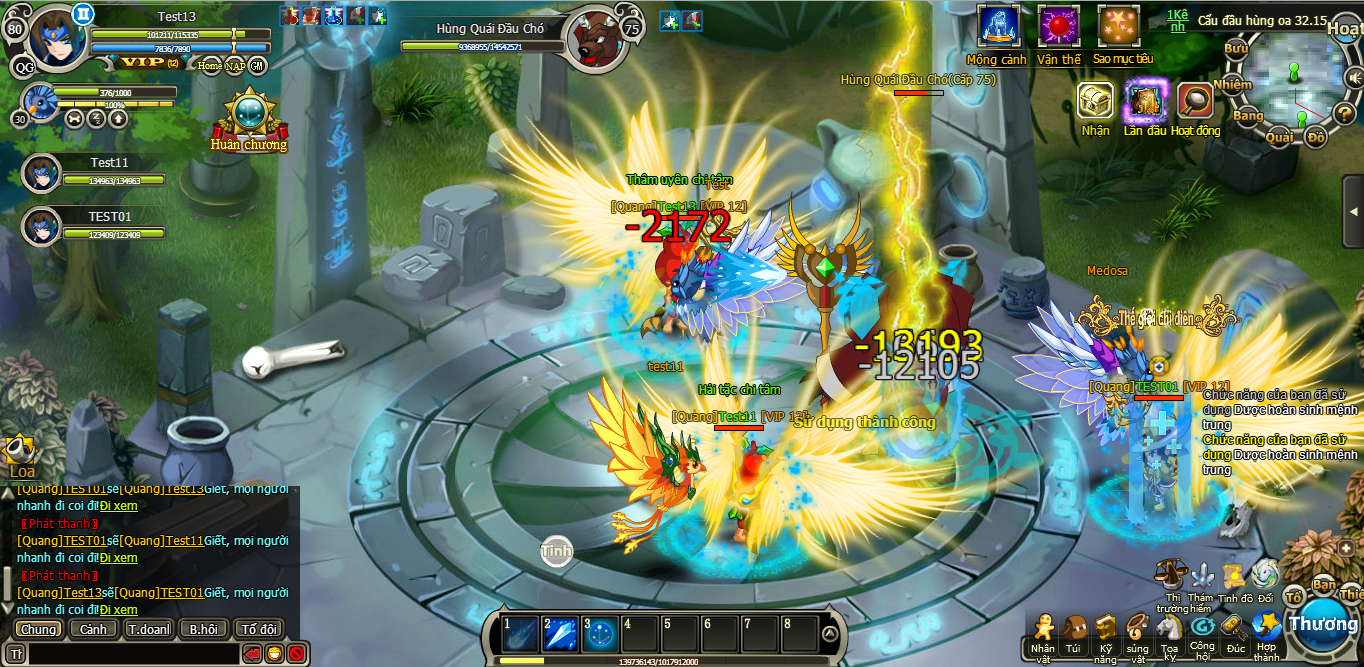The height and width of the screenshot is (667, 1364).
Task: Open the Hoạt động activity icon
Action: (x=1195, y=101)
